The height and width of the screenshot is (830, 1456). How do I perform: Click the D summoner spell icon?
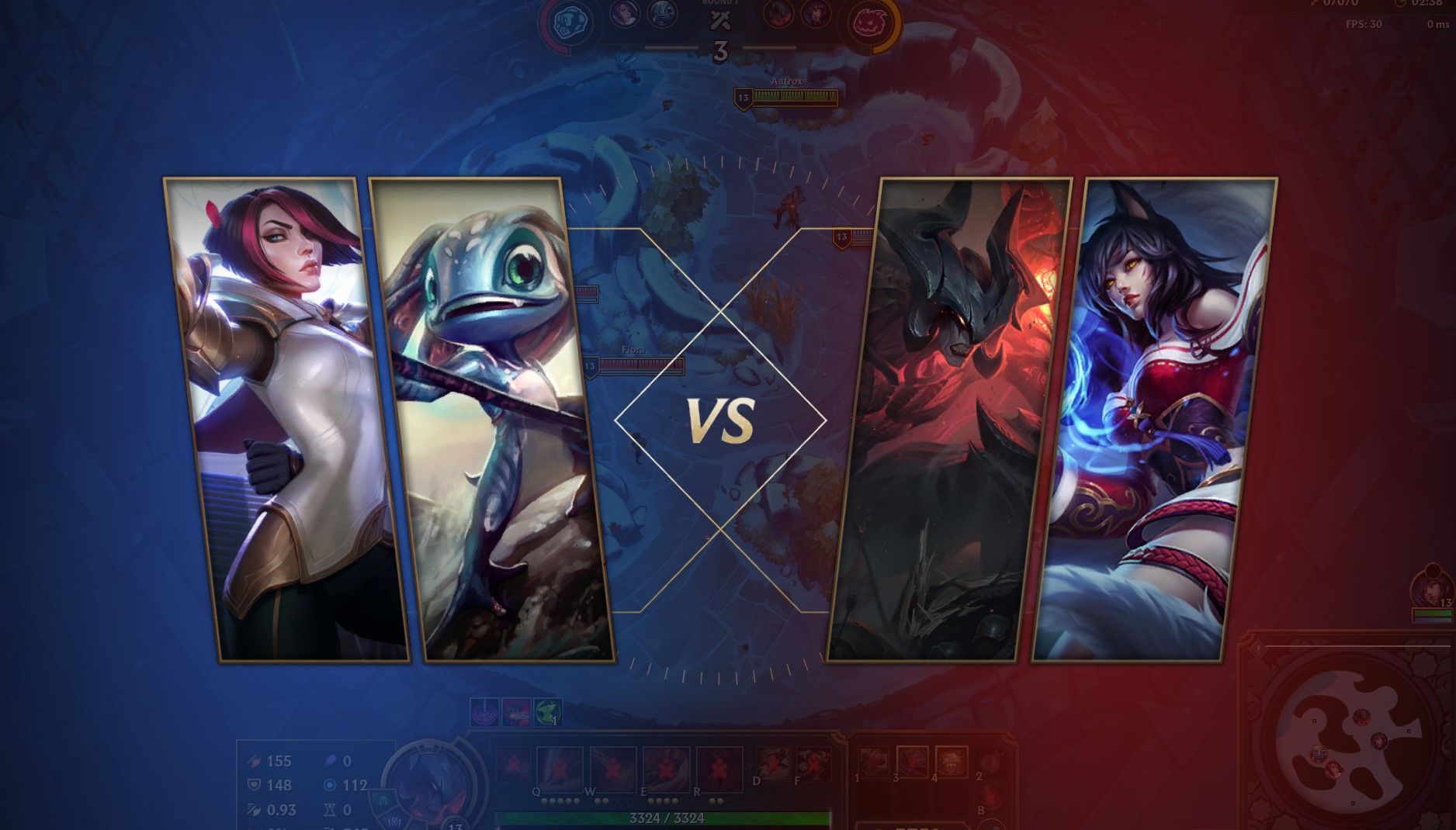point(772,763)
